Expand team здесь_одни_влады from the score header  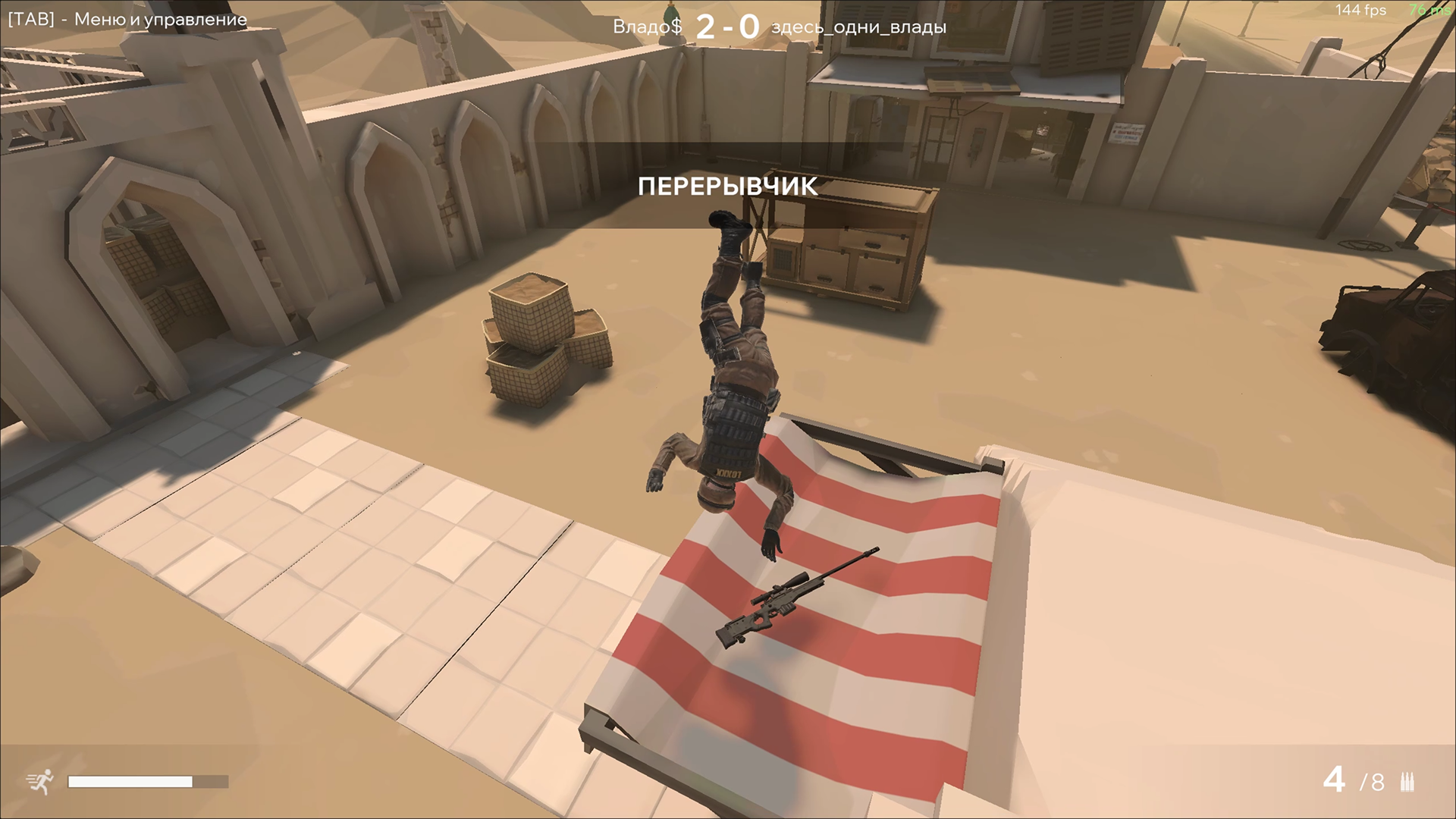point(858,28)
